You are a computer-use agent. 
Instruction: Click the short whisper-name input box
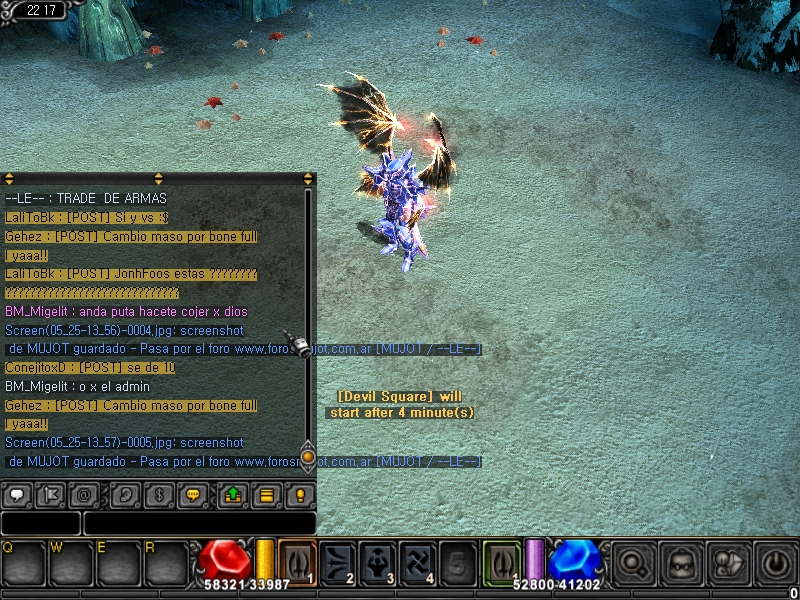[40, 523]
